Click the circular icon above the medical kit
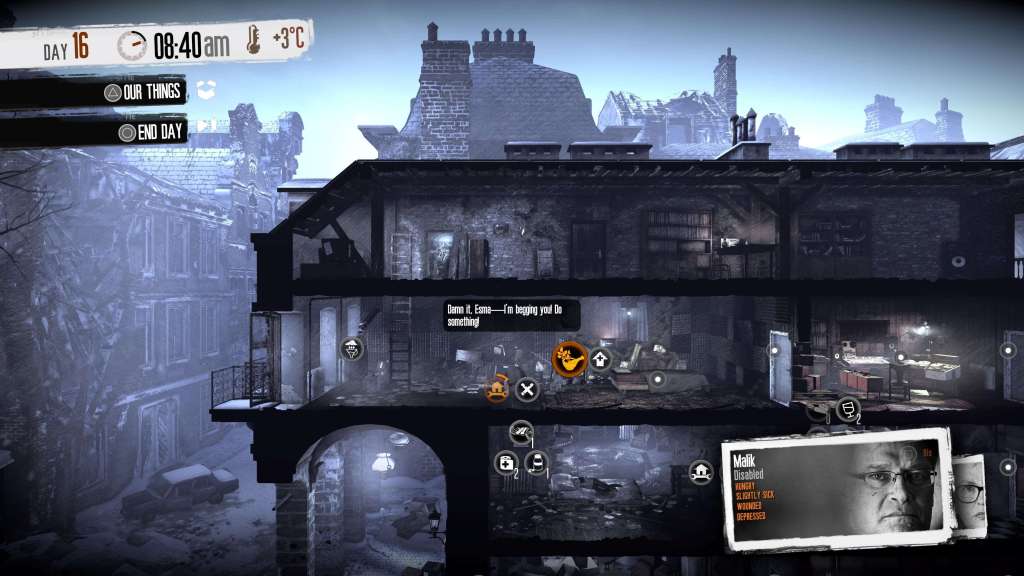 (x=520, y=431)
